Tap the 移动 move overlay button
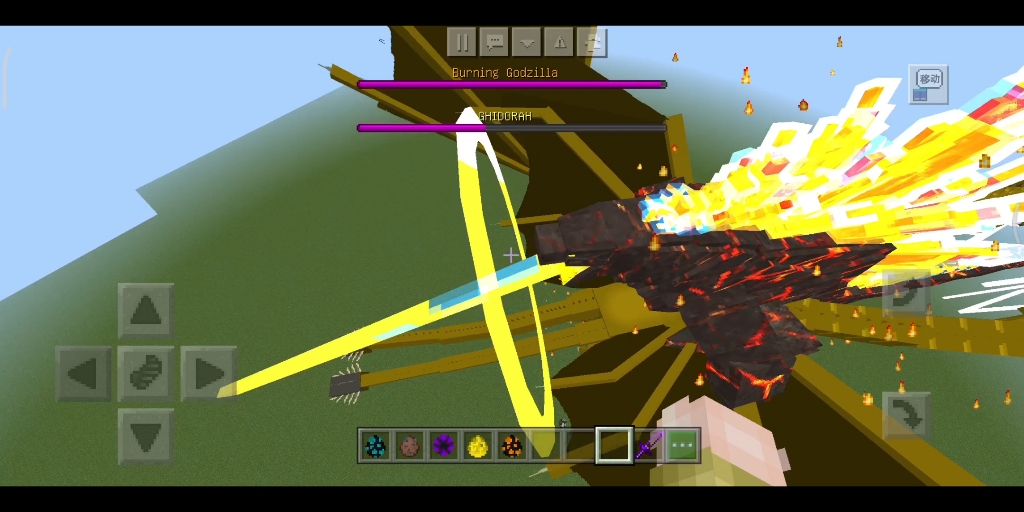The height and width of the screenshot is (512, 1024). pyautogui.click(x=928, y=84)
